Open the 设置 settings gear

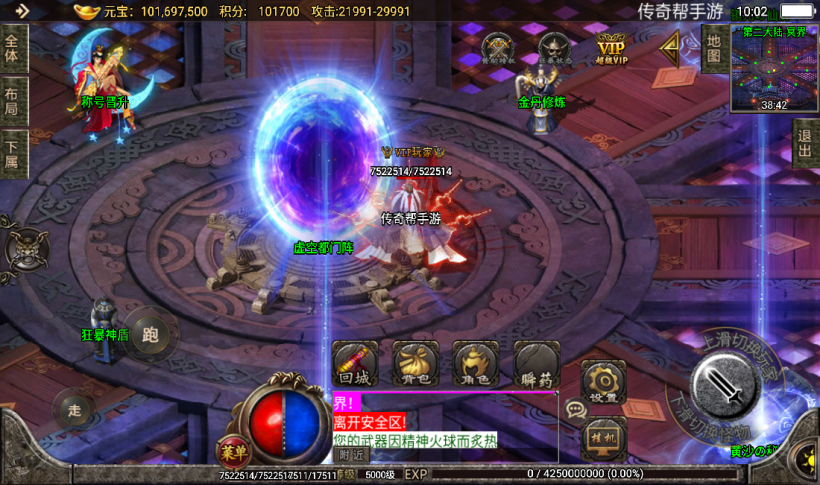pos(603,383)
